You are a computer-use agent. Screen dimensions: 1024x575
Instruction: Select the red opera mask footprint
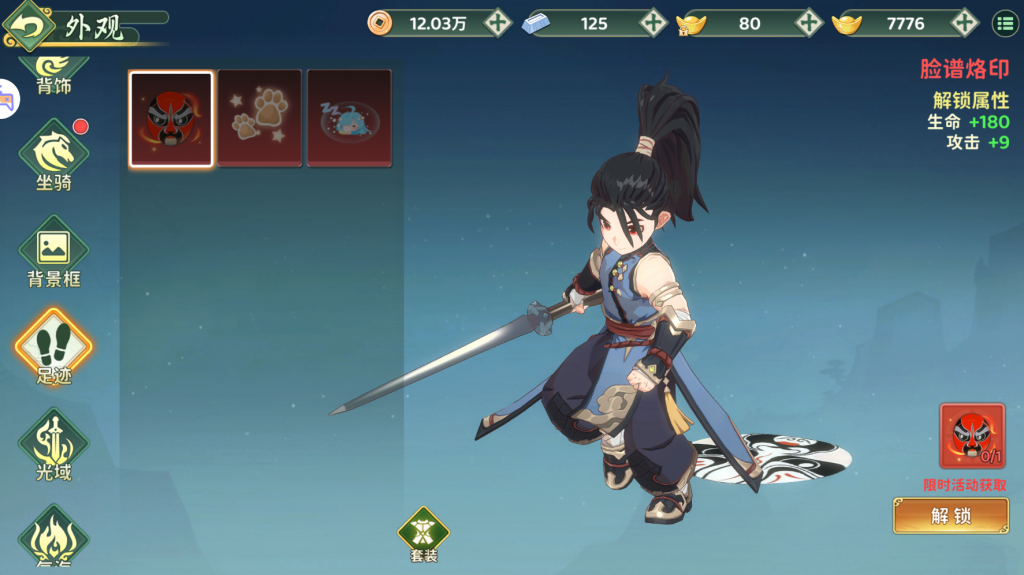tap(171, 118)
